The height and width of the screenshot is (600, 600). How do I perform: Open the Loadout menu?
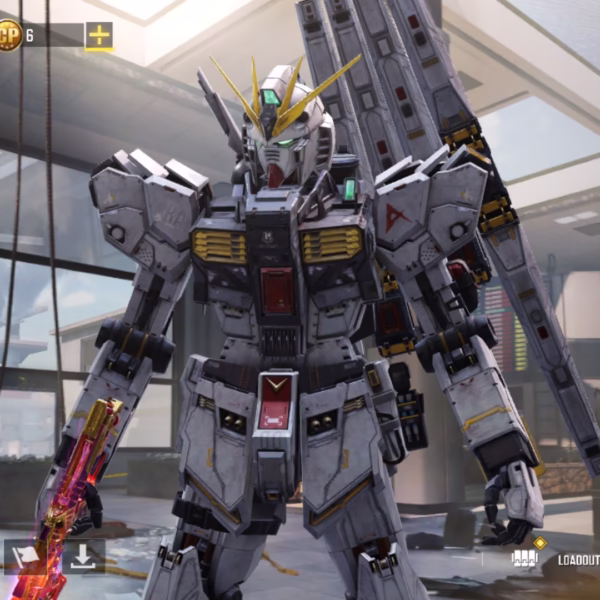point(577,561)
